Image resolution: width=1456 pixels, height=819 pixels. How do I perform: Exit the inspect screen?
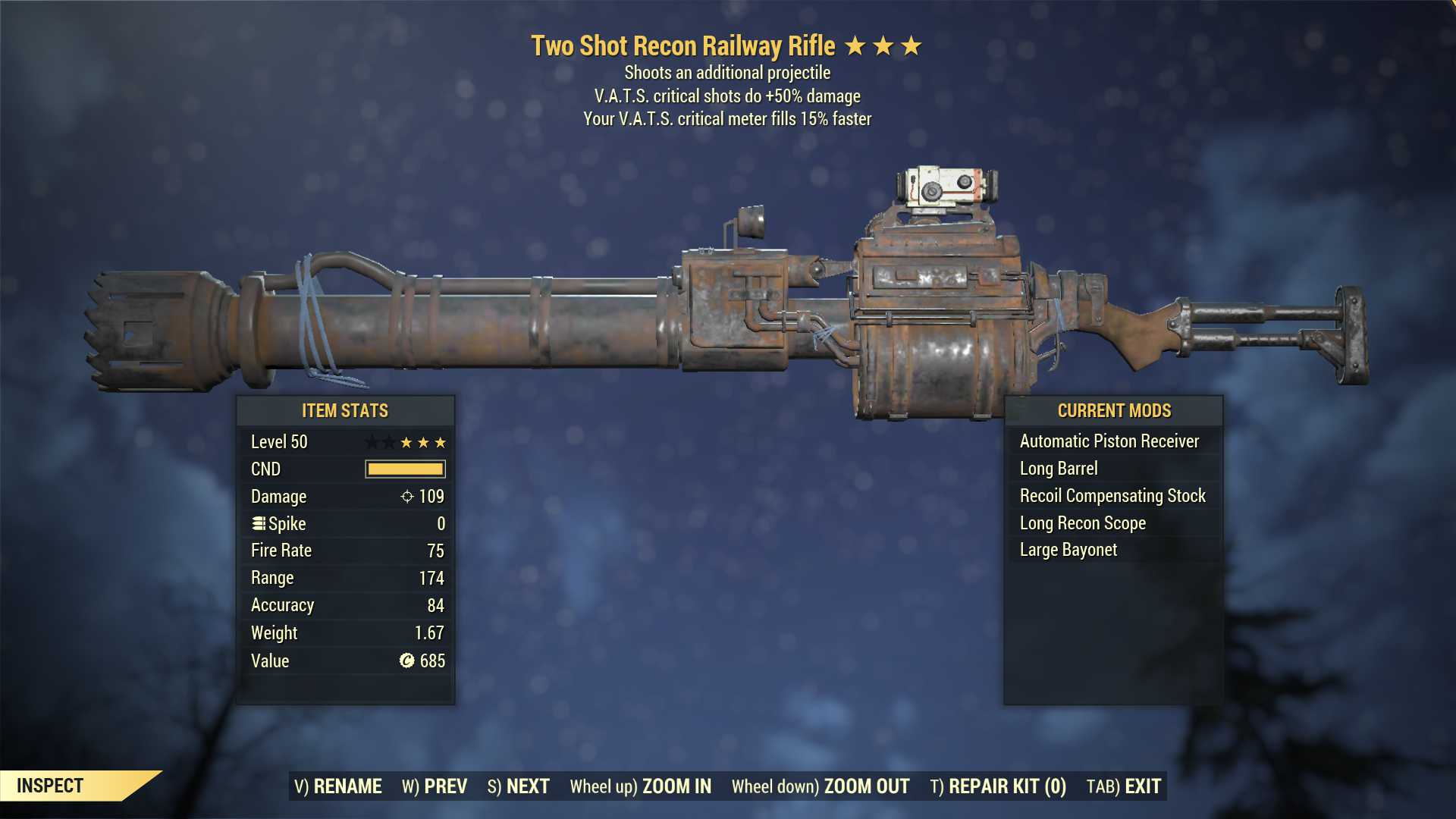[x=1124, y=786]
